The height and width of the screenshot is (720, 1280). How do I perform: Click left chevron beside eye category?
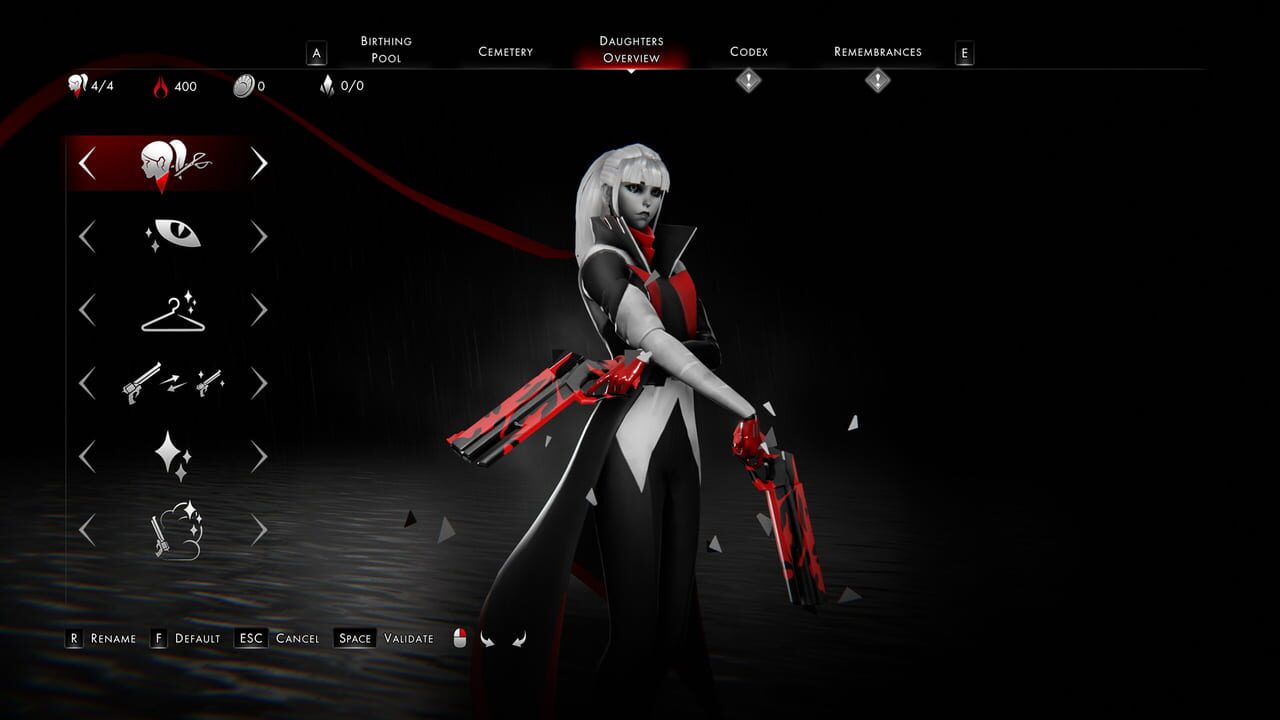click(86, 235)
